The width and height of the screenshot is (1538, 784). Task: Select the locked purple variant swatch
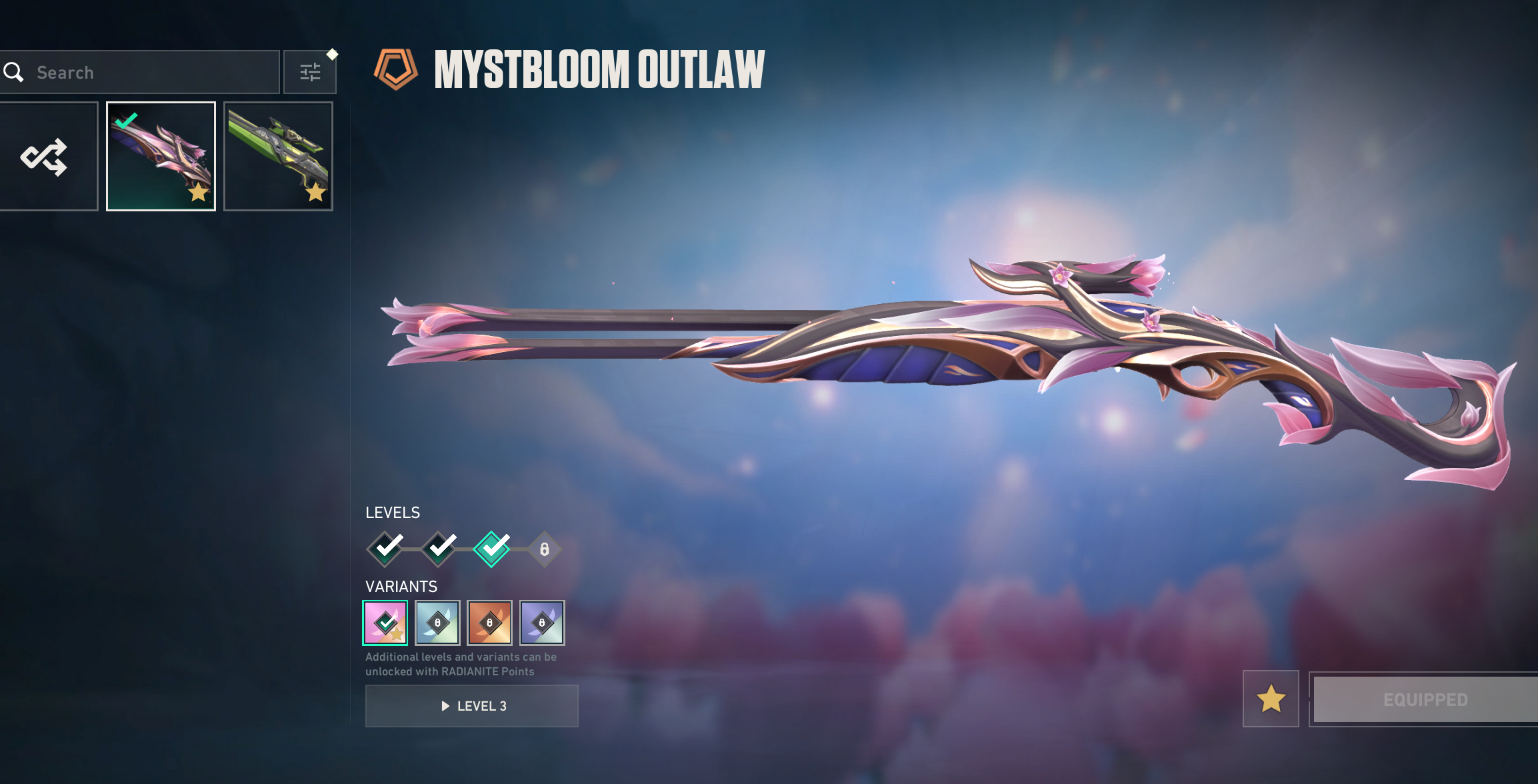(542, 623)
